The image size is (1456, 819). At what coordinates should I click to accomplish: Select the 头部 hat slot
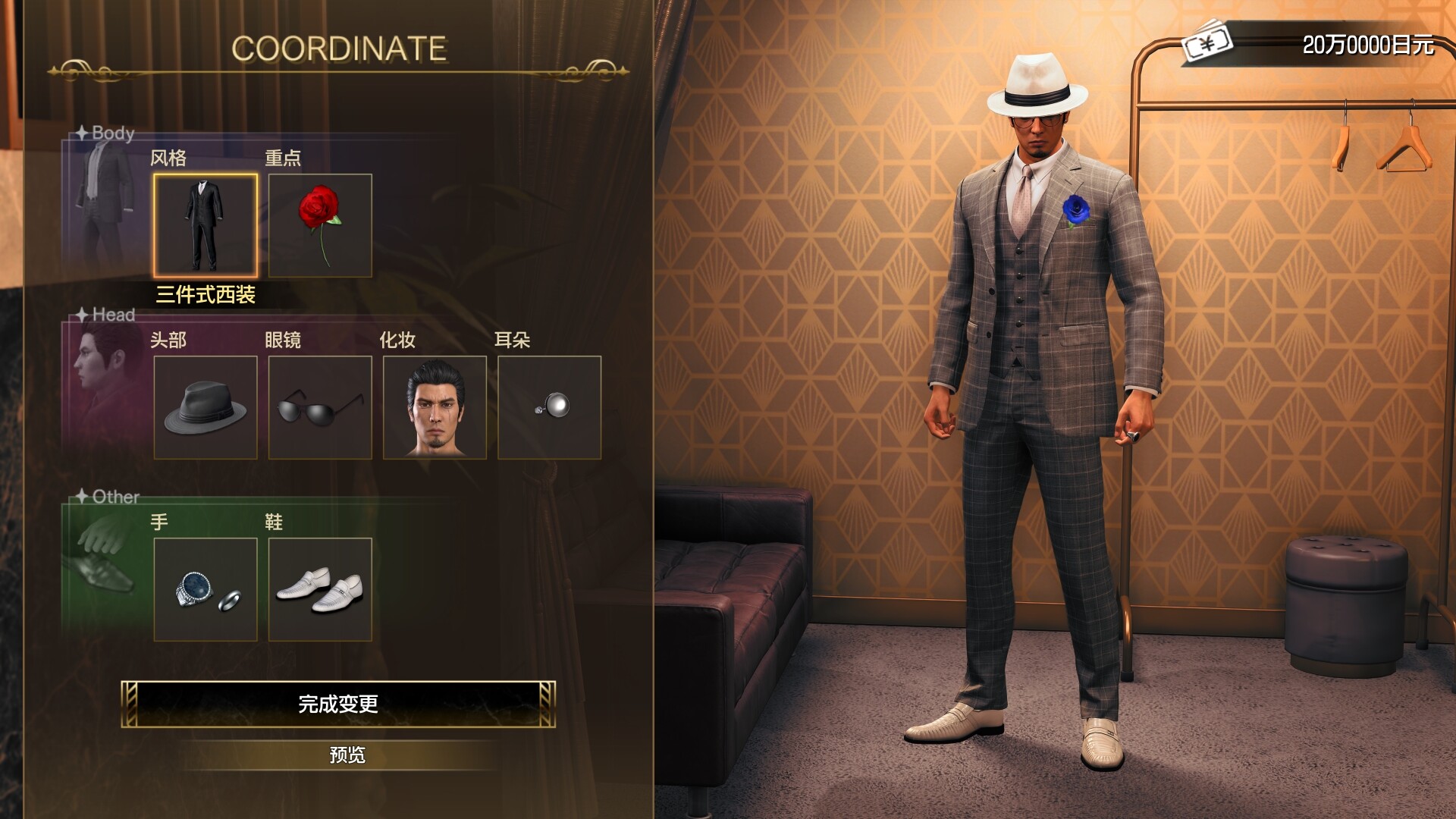pyautogui.click(x=206, y=408)
